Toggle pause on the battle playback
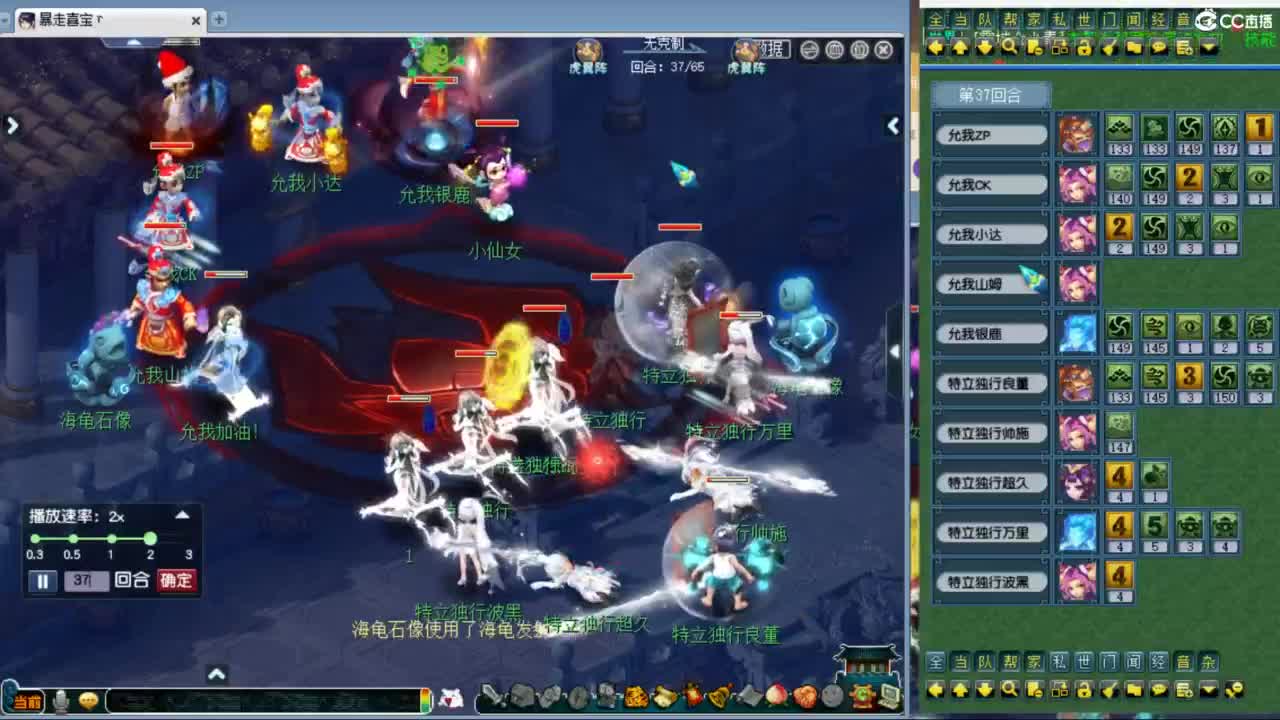 tap(42, 580)
